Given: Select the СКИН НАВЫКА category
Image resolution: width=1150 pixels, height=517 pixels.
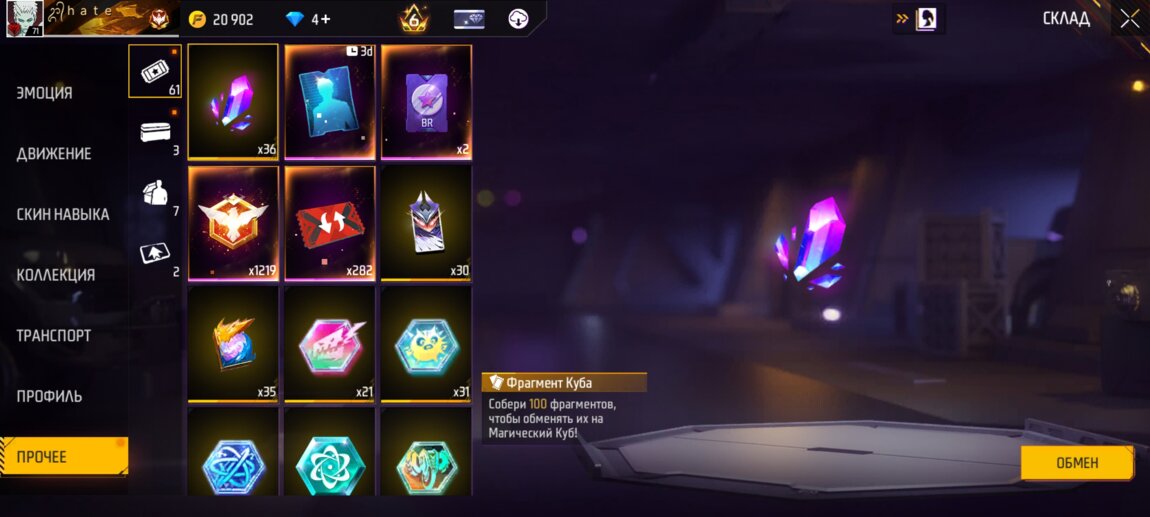Looking at the screenshot, I should tap(63, 214).
